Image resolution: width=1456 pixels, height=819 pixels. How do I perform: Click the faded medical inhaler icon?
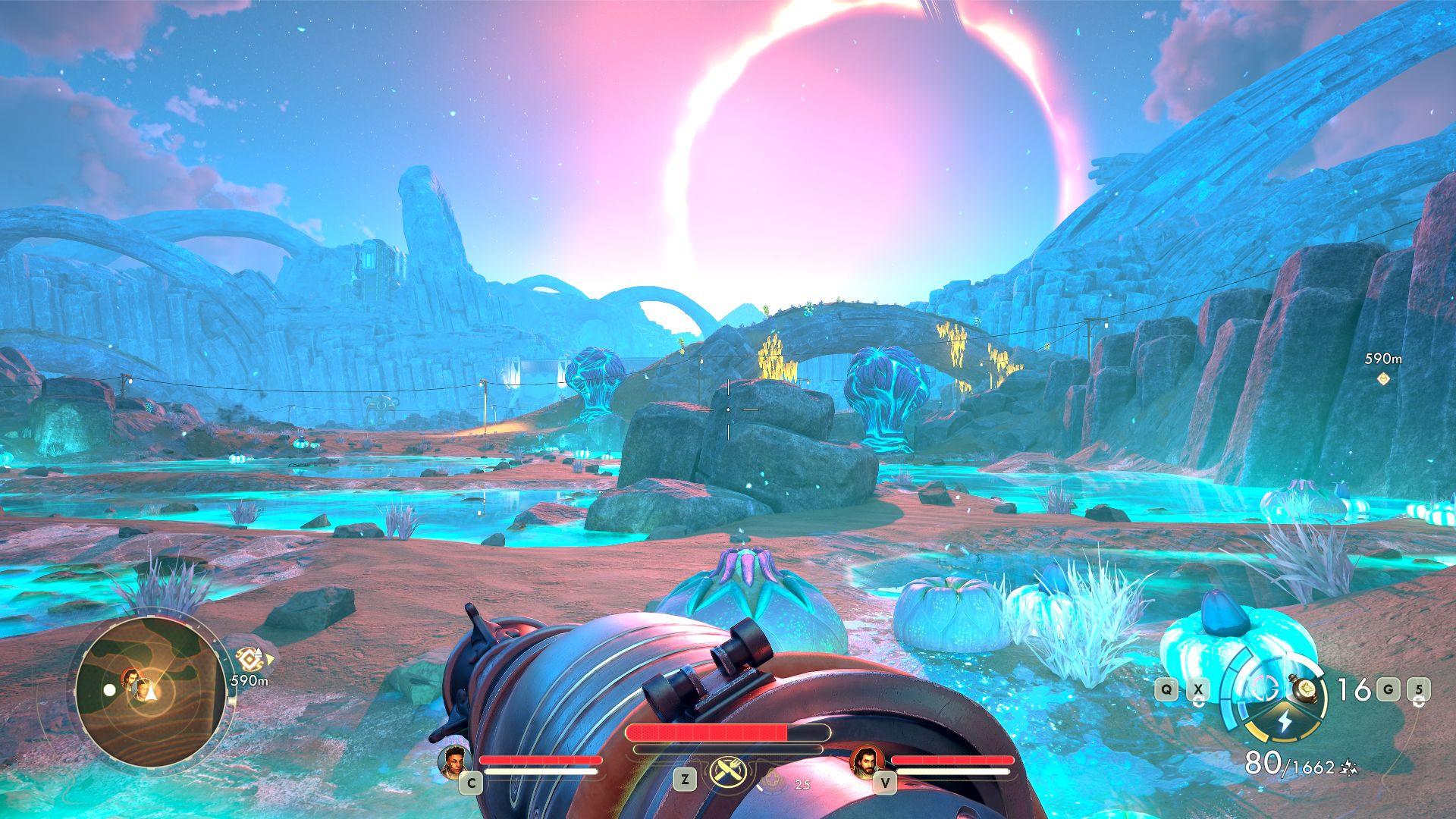pyautogui.click(x=773, y=779)
